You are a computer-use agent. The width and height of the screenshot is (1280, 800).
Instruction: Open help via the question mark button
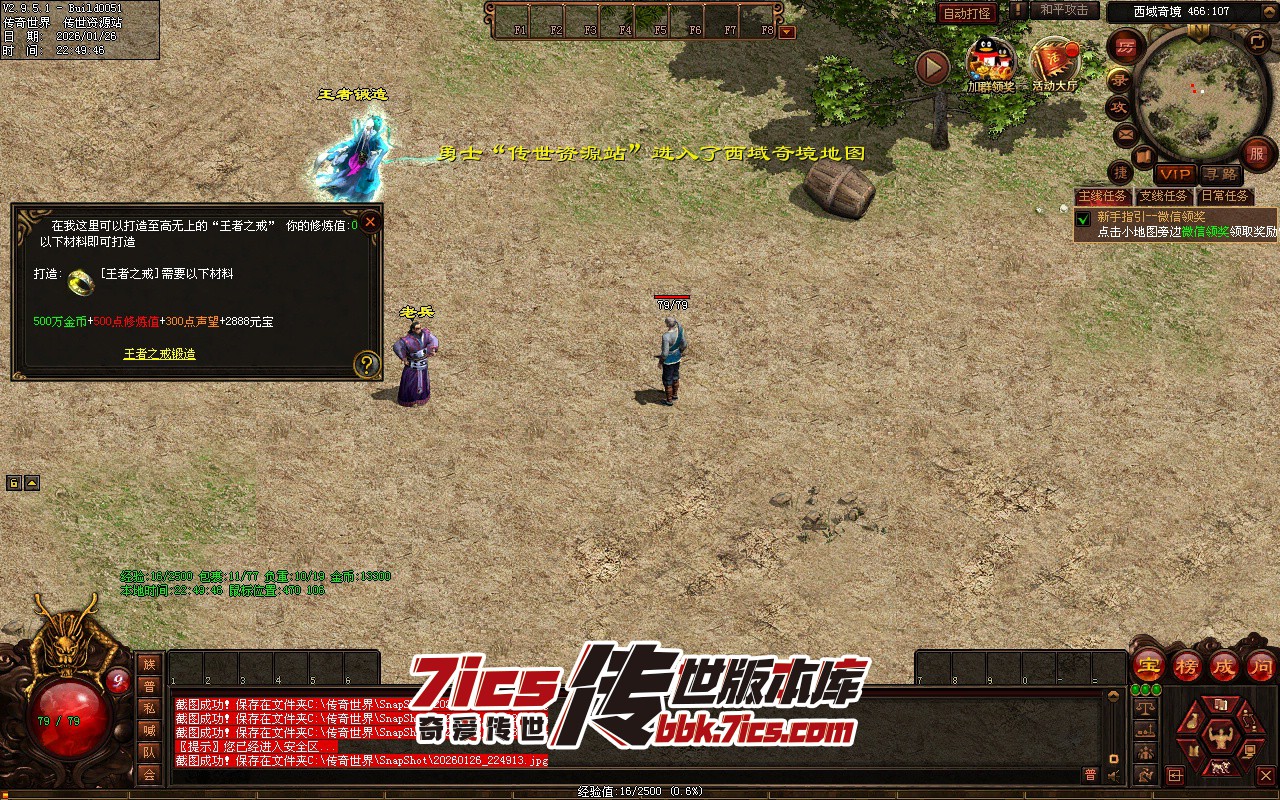click(x=367, y=364)
